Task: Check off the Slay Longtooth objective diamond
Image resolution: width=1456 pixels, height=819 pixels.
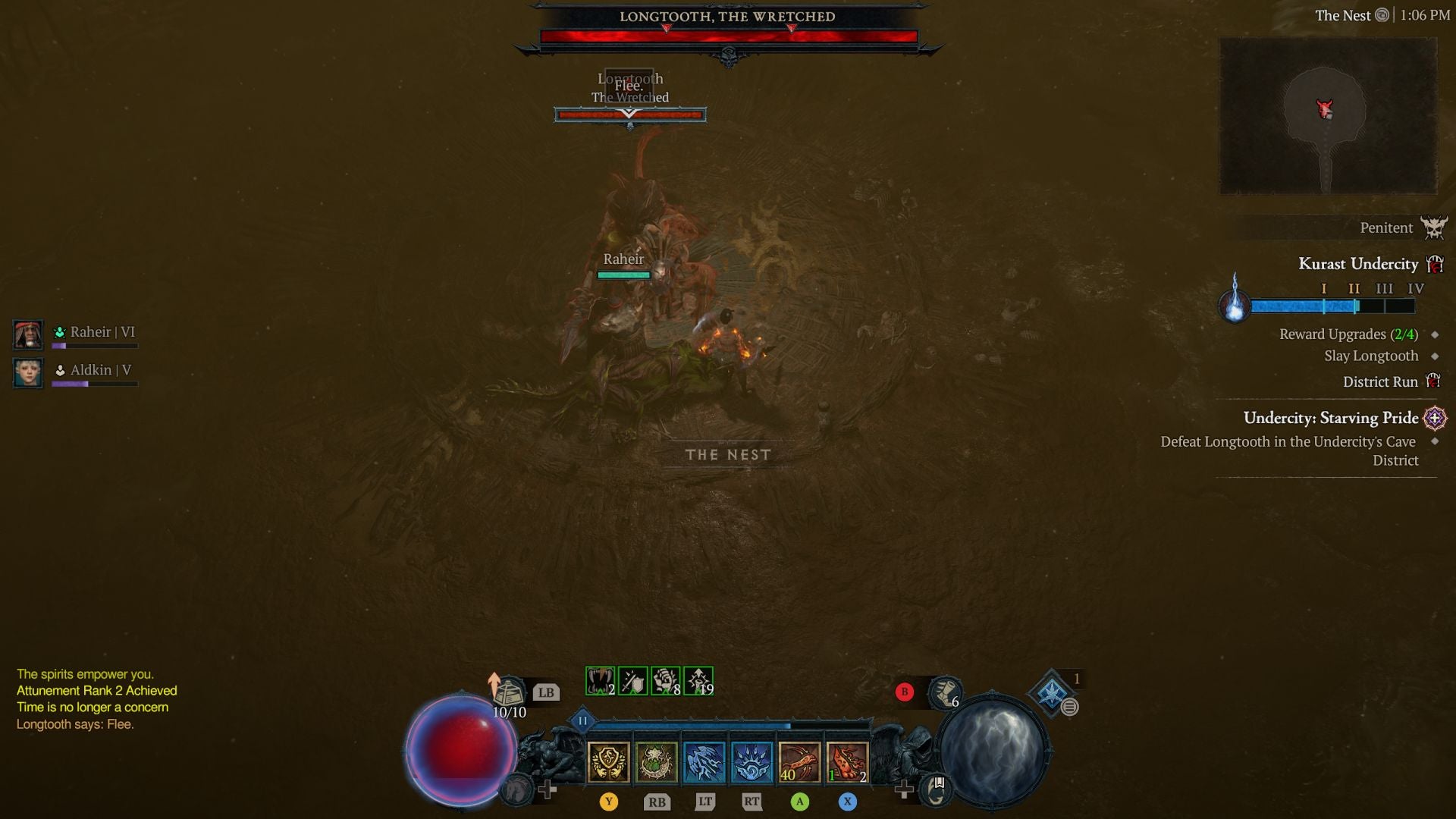Action: (x=1436, y=355)
